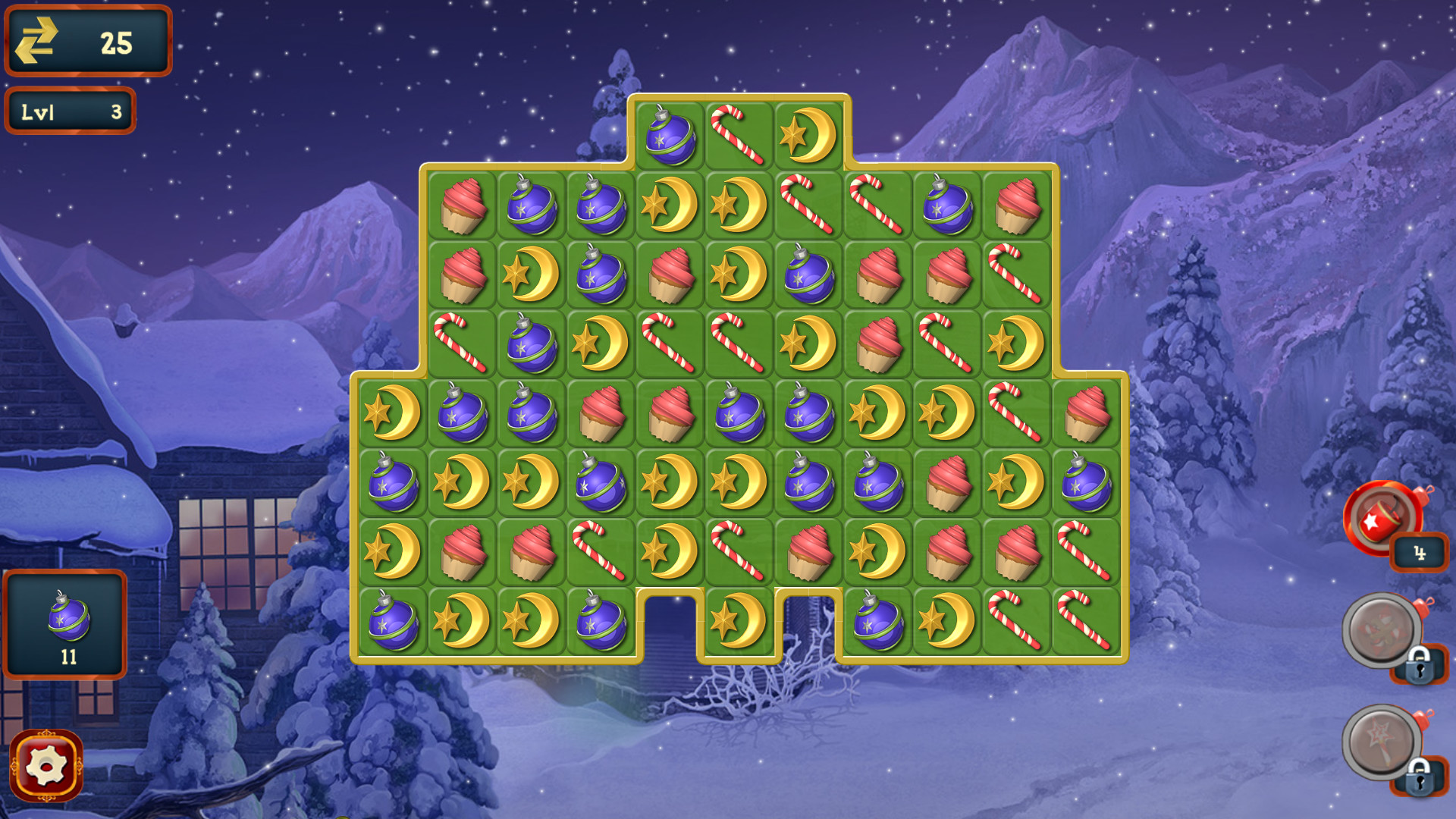Select the bauble tile at the board's very top

[x=670, y=133]
